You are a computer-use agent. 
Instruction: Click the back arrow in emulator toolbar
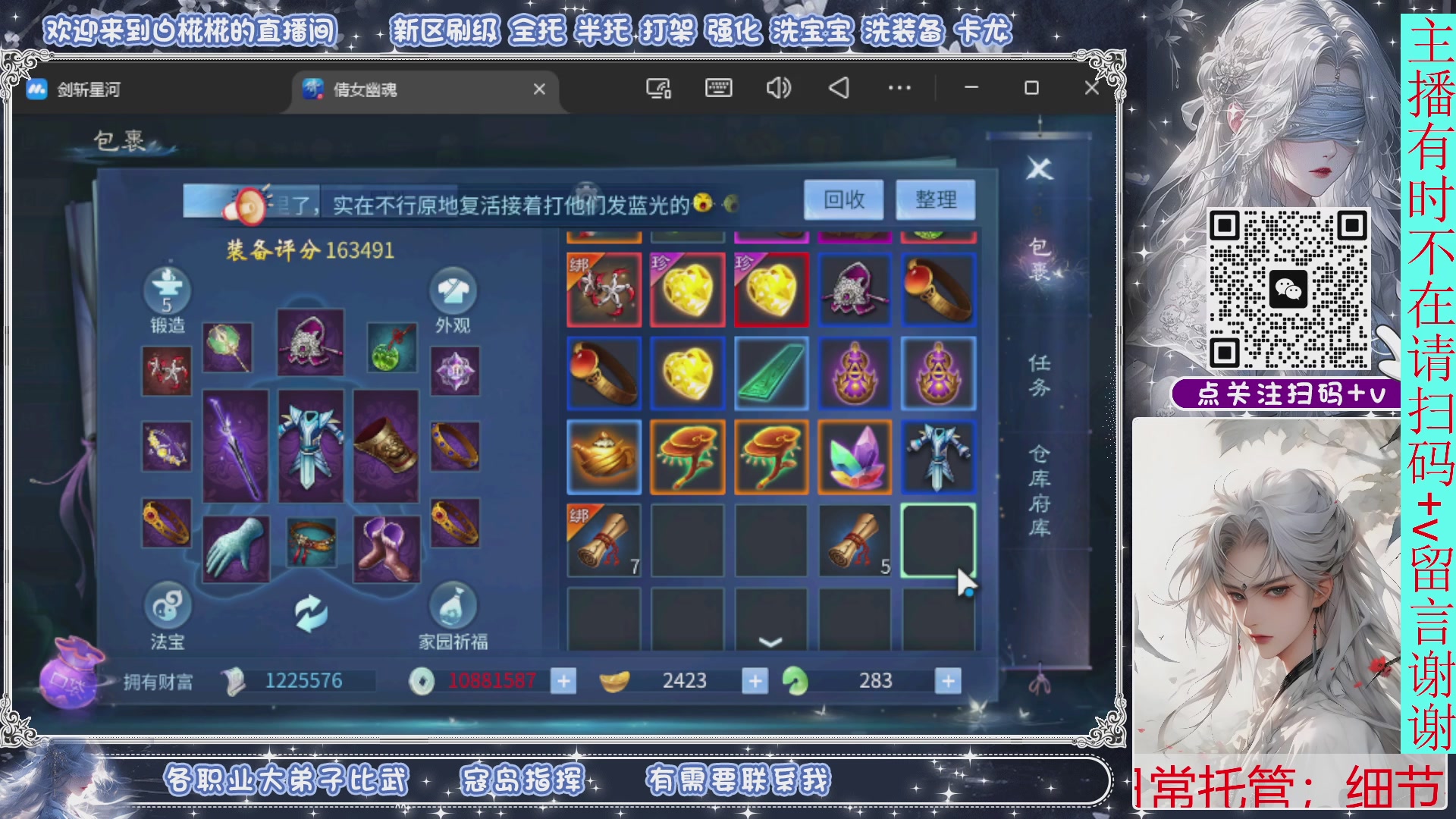coord(837,88)
